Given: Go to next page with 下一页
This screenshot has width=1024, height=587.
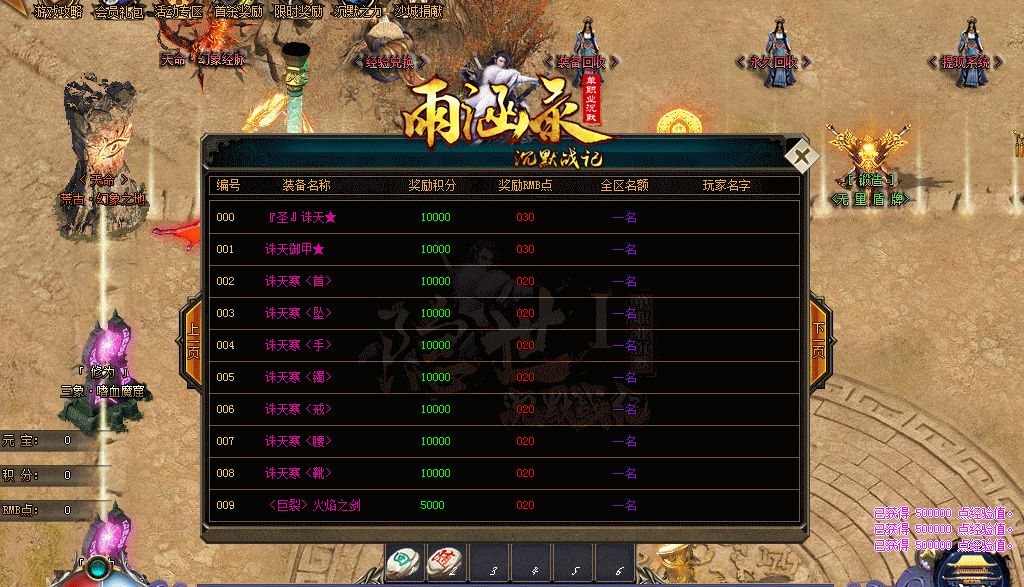Looking at the screenshot, I should pos(818,342).
